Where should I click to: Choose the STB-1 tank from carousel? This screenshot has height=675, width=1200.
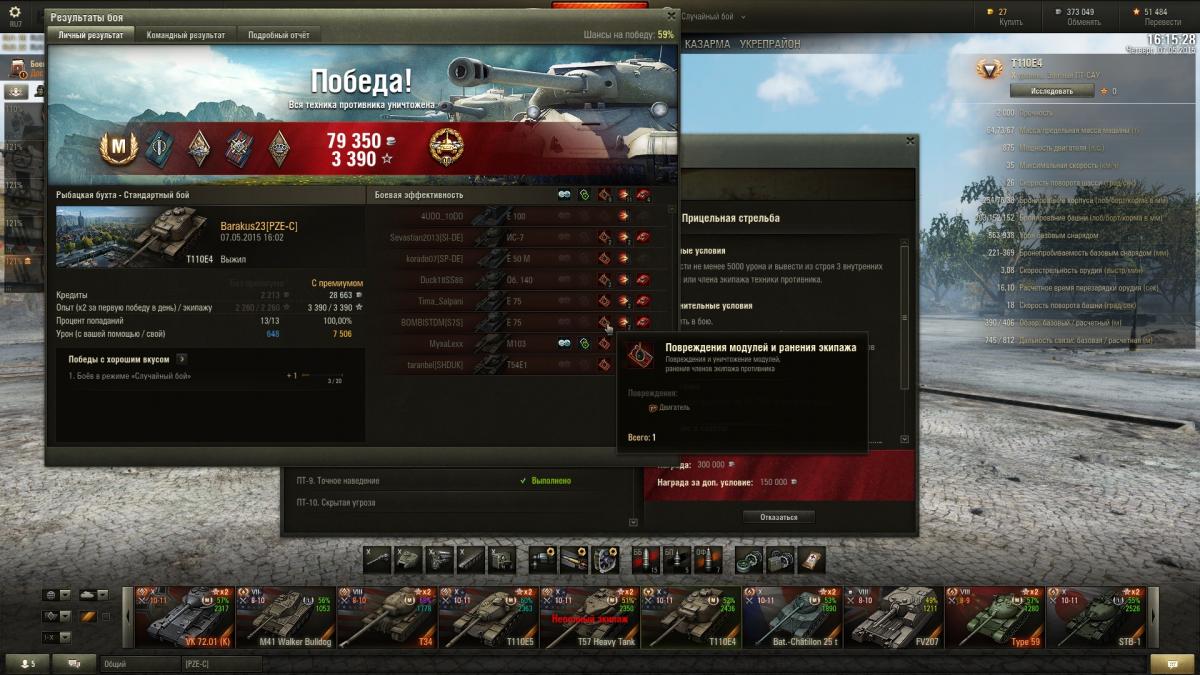[1097, 617]
